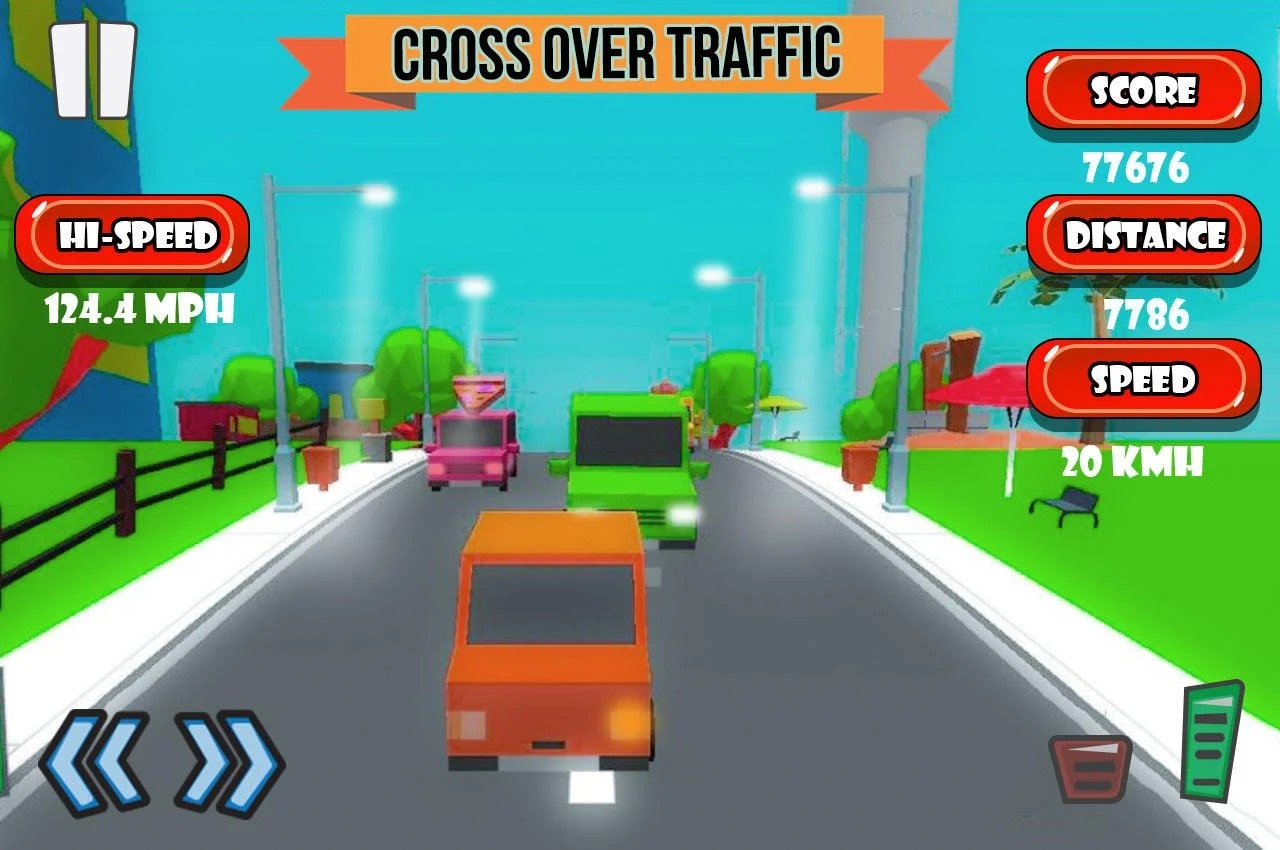
Task: Steer left with the left arrow button
Action: (x=94, y=762)
